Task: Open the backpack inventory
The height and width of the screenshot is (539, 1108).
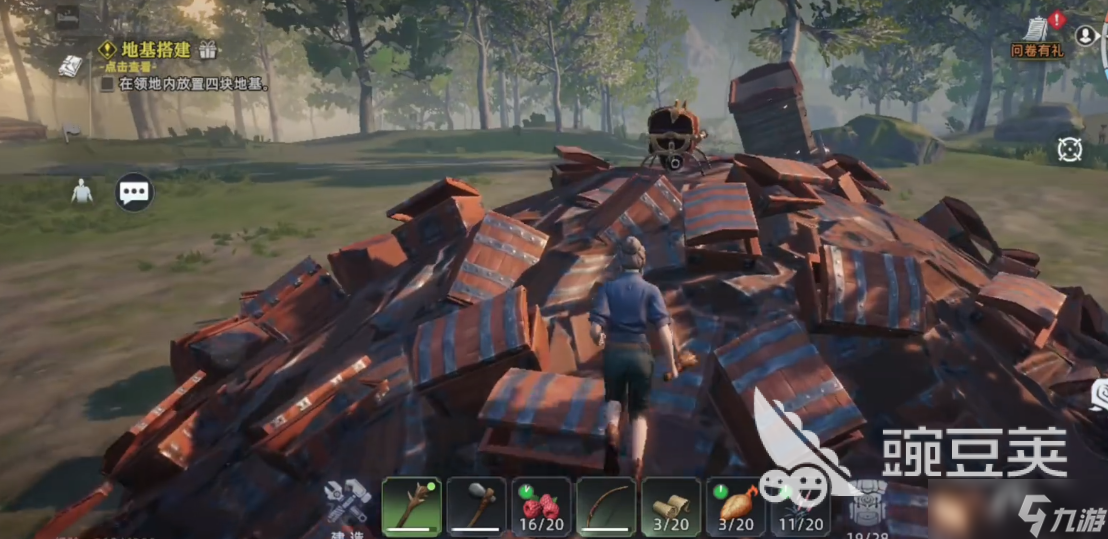Action: tap(867, 506)
